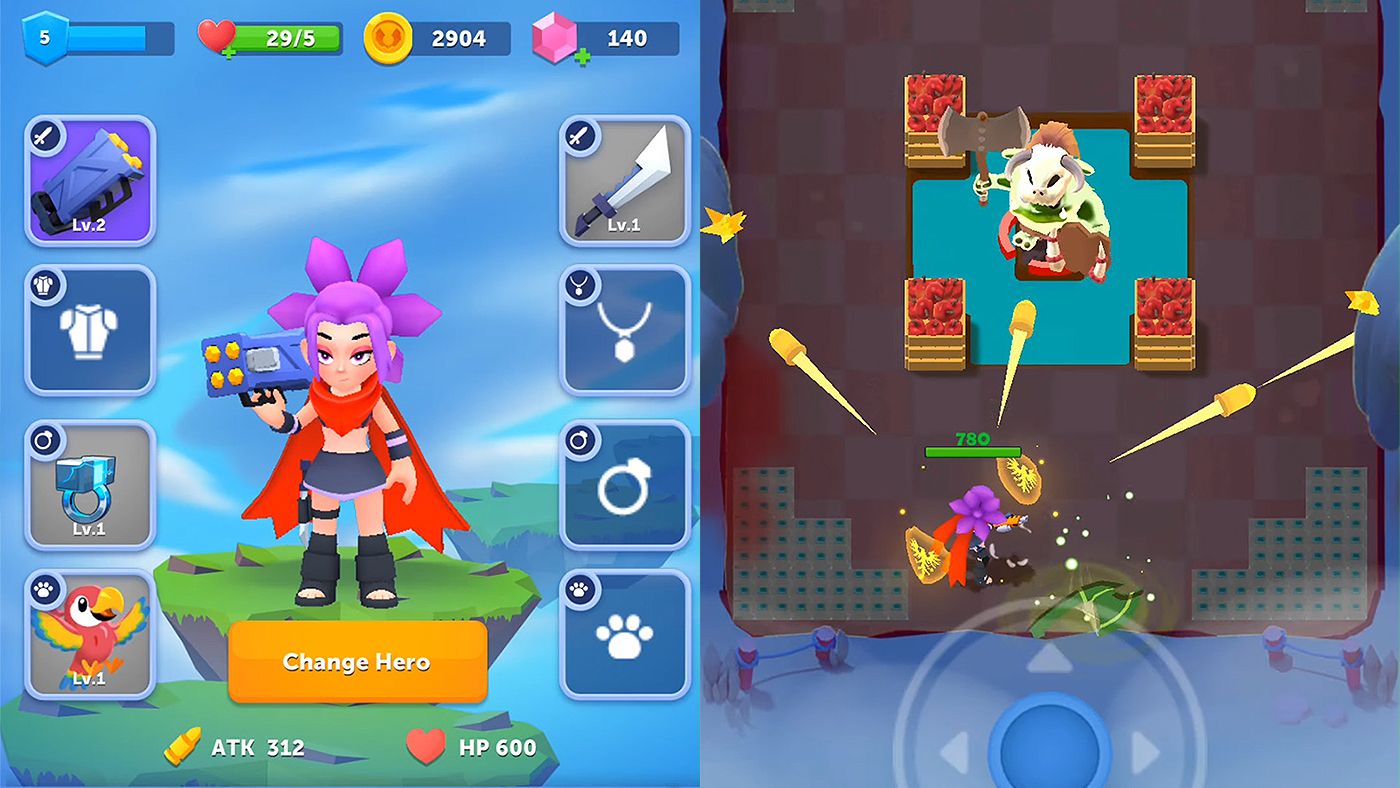This screenshot has height=788, width=1400.
Task: Select the Lv.1 sword equipment slot
Action: [622, 180]
